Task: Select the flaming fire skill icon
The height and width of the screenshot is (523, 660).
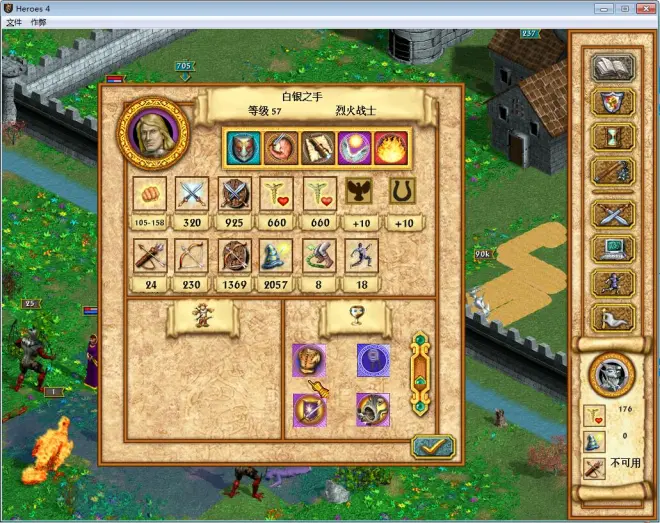Action: click(x=390, y=147)
